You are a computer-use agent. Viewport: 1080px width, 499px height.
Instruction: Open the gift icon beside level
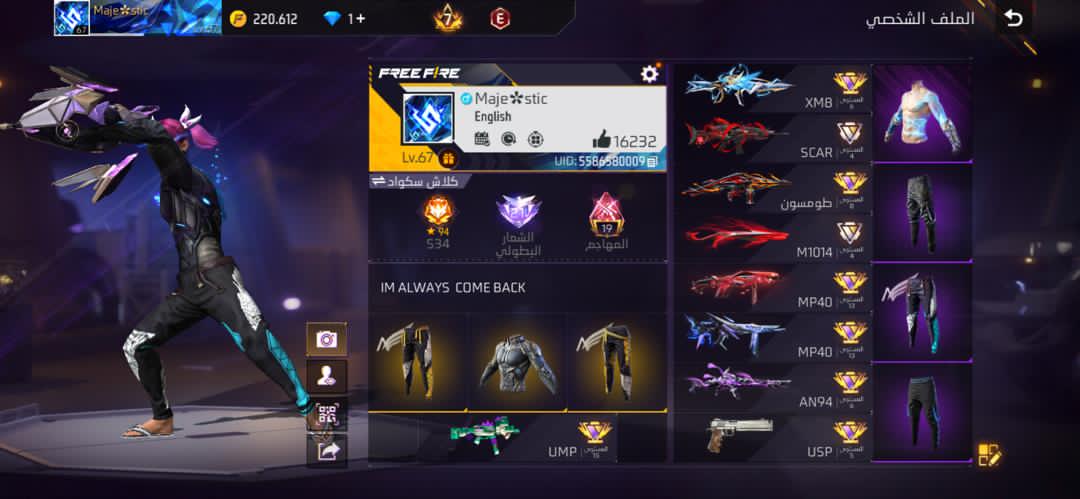447,158
